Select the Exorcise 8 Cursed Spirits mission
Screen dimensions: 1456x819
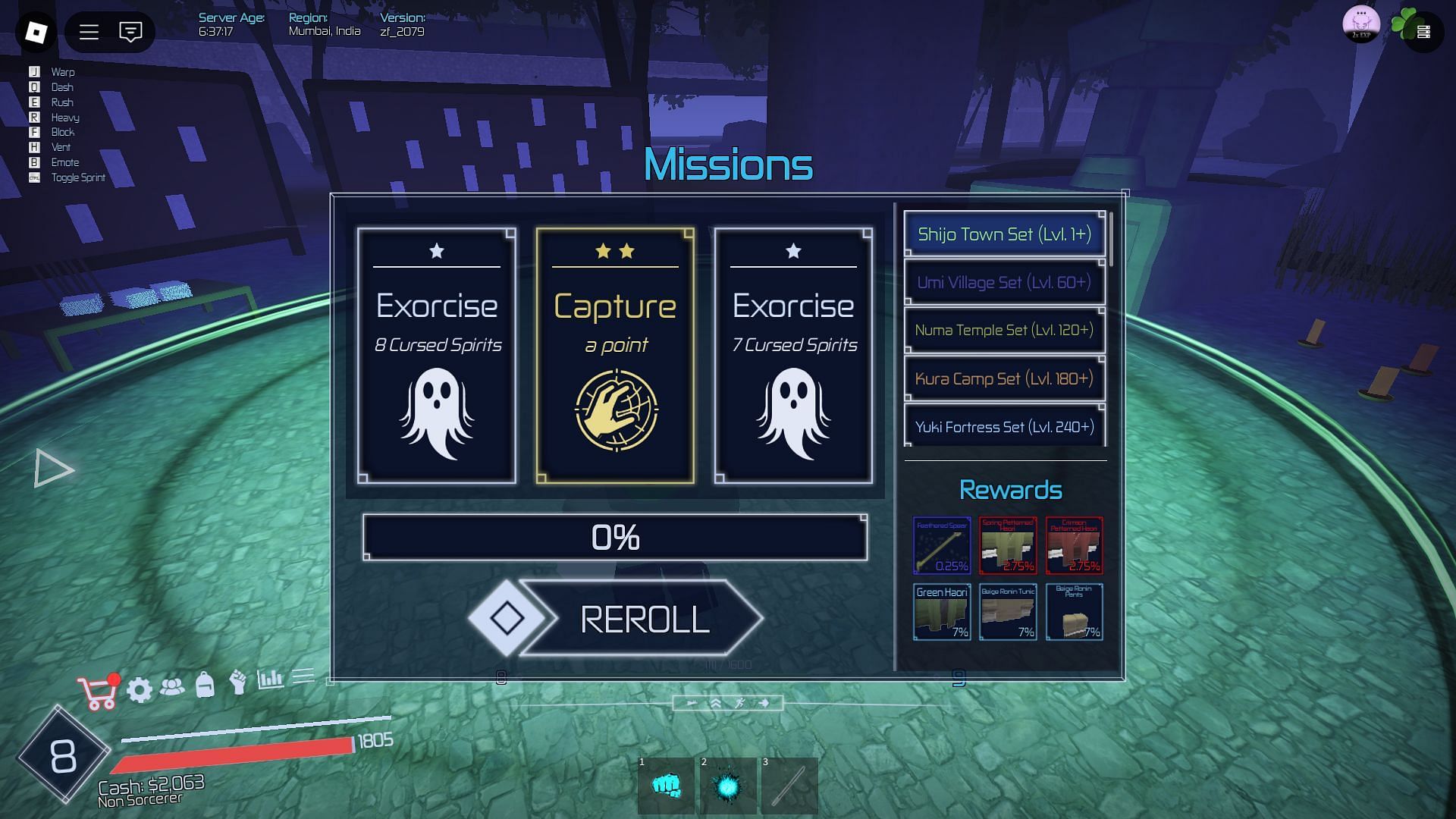point(437,356)
